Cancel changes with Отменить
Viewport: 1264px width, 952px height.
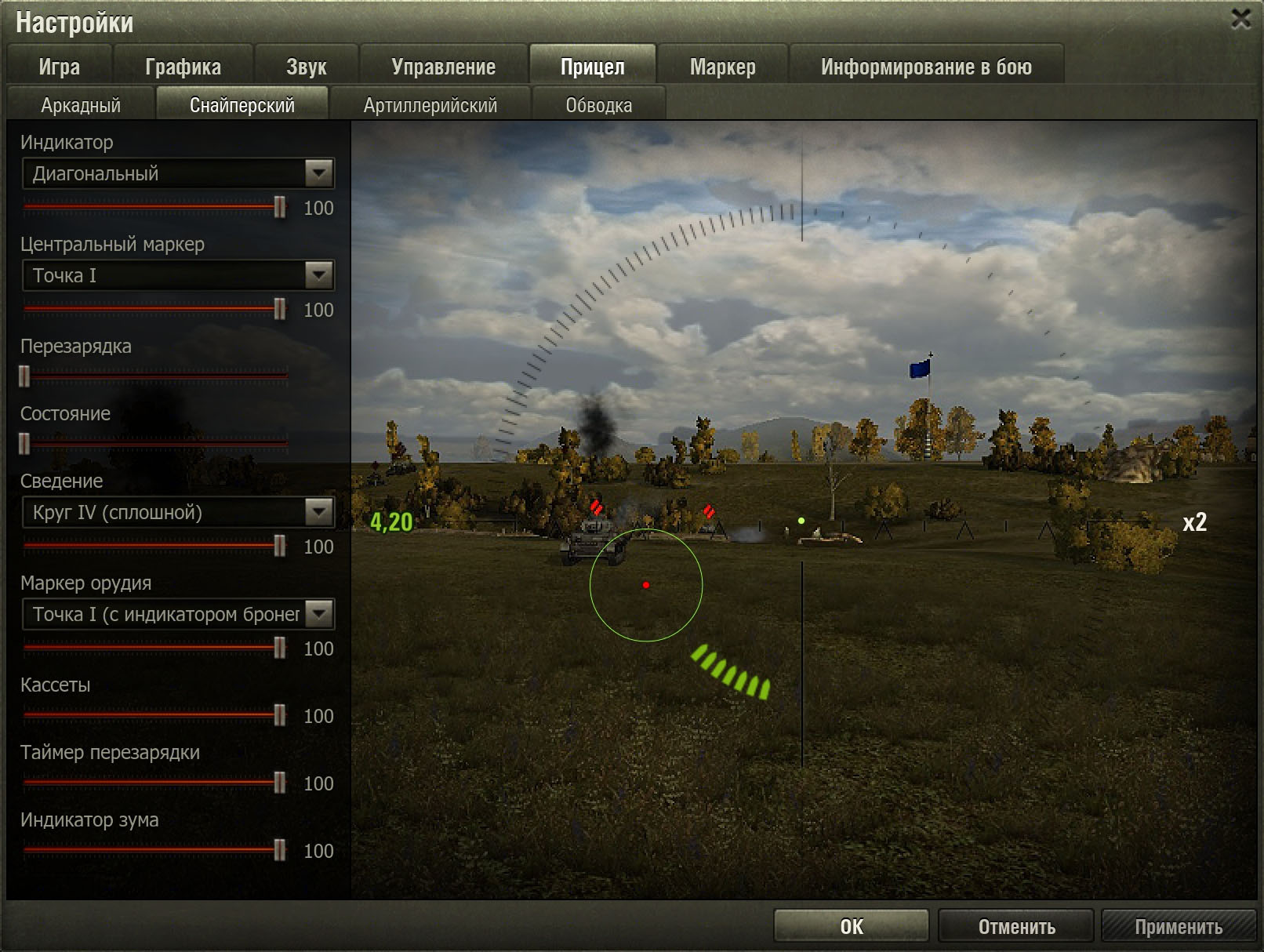coord(1016,926)
